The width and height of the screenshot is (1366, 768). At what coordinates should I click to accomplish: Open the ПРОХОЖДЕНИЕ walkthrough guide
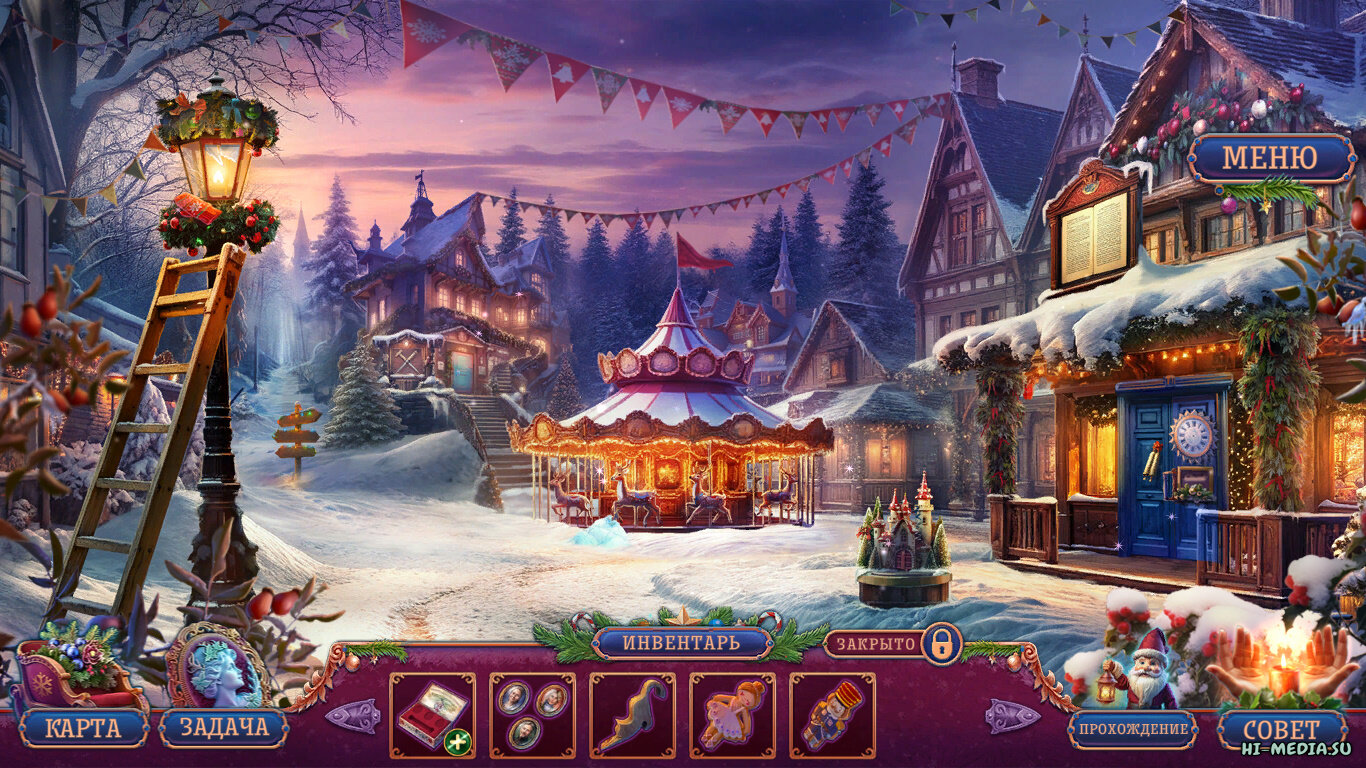(x=1132, y=729)
